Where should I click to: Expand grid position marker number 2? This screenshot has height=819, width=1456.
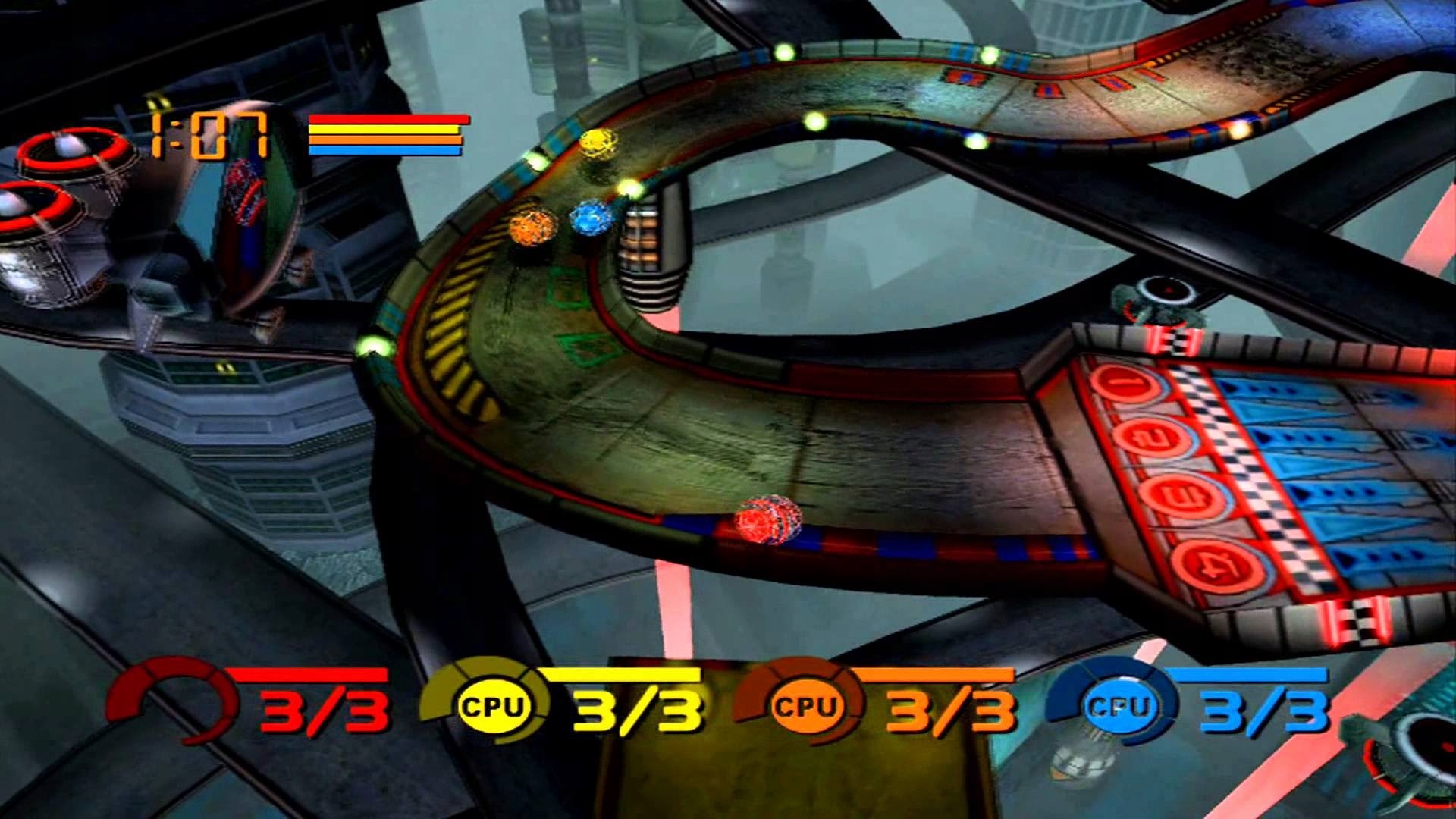click(x=1156, y=438)
